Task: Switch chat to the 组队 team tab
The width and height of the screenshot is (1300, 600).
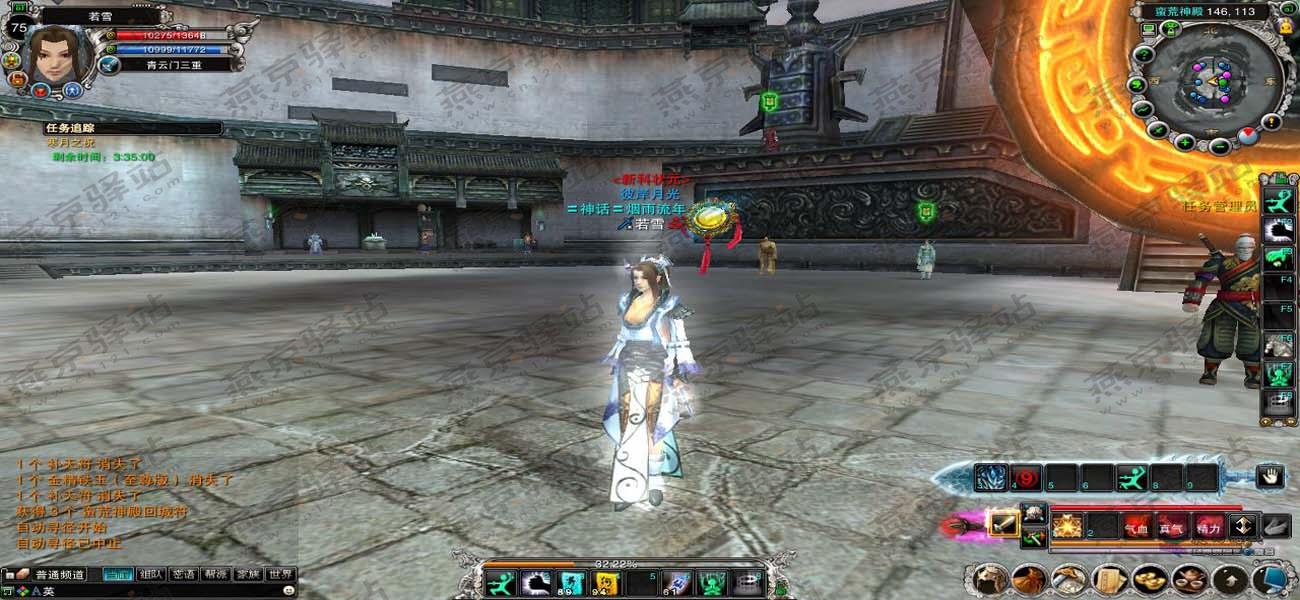Action: [151, 575]
